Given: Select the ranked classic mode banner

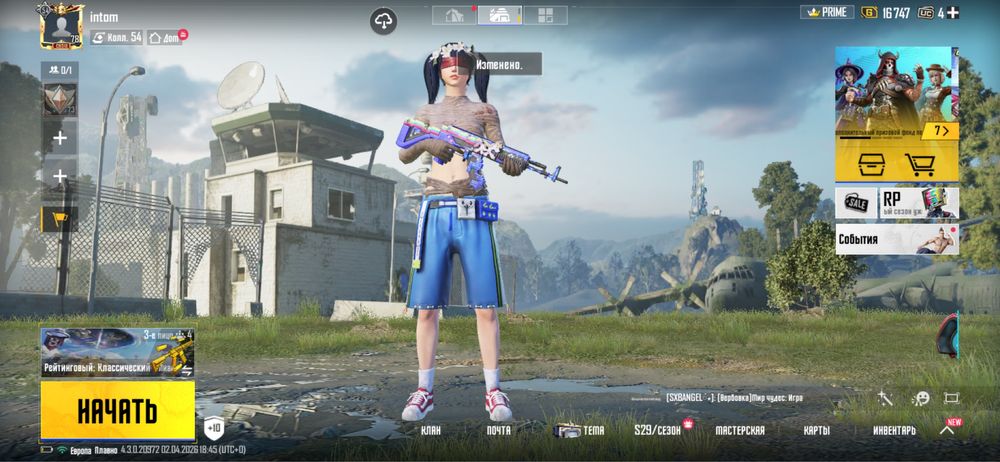Looking at the screenshot, I should 118,353.
